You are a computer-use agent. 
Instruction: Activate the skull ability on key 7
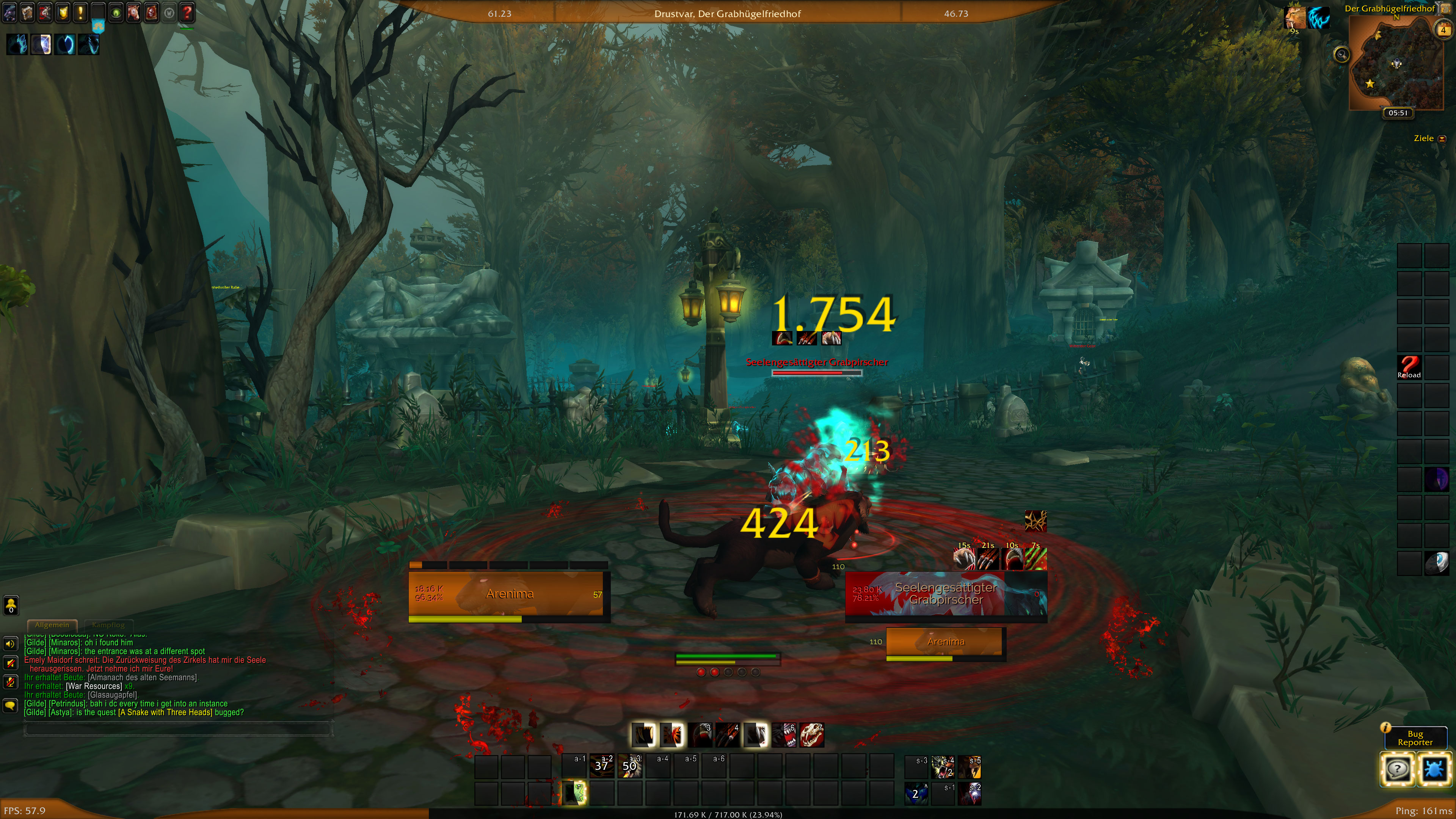(812, 735)
